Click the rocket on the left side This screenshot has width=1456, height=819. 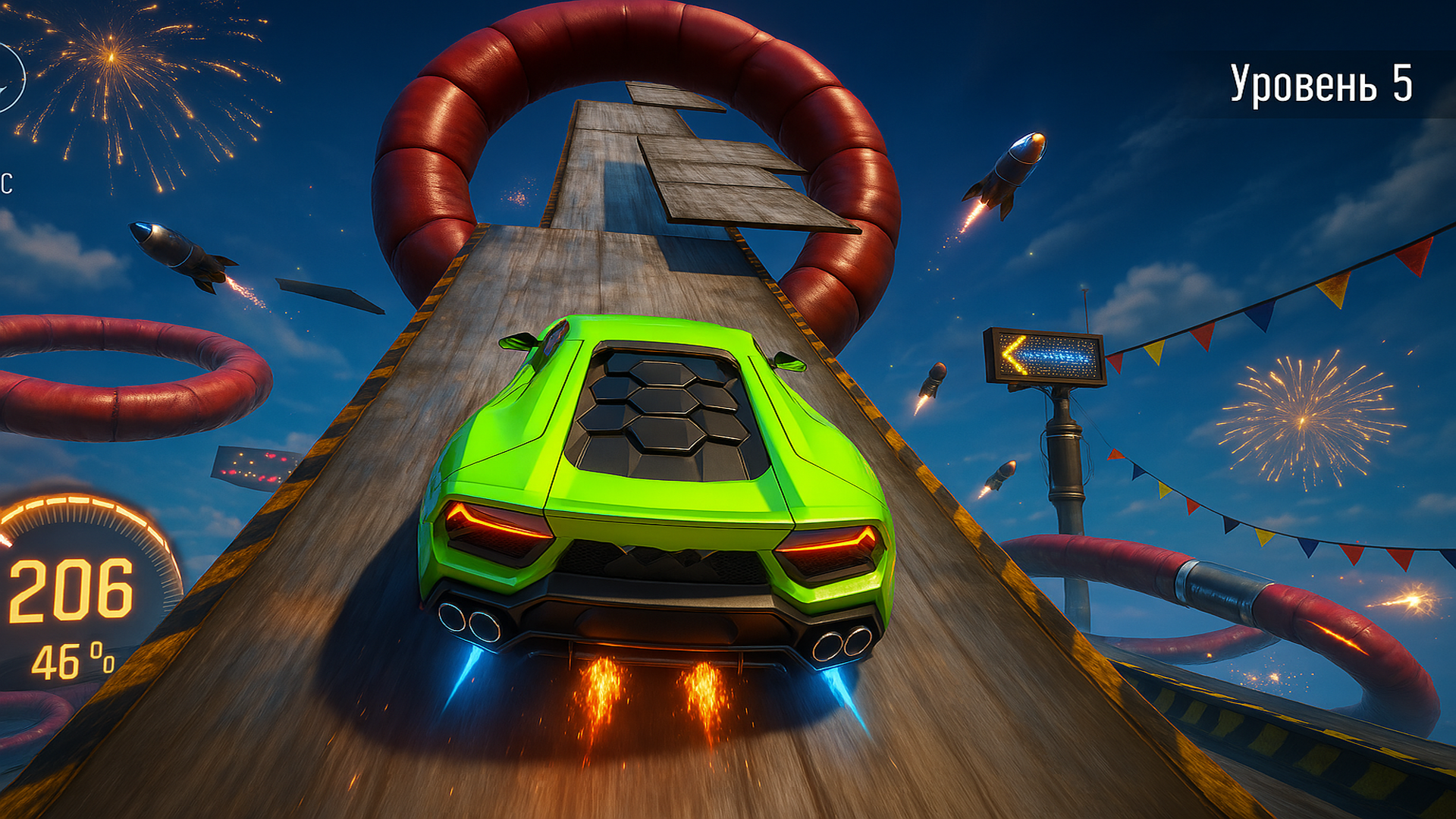click(x=174, y=250)
